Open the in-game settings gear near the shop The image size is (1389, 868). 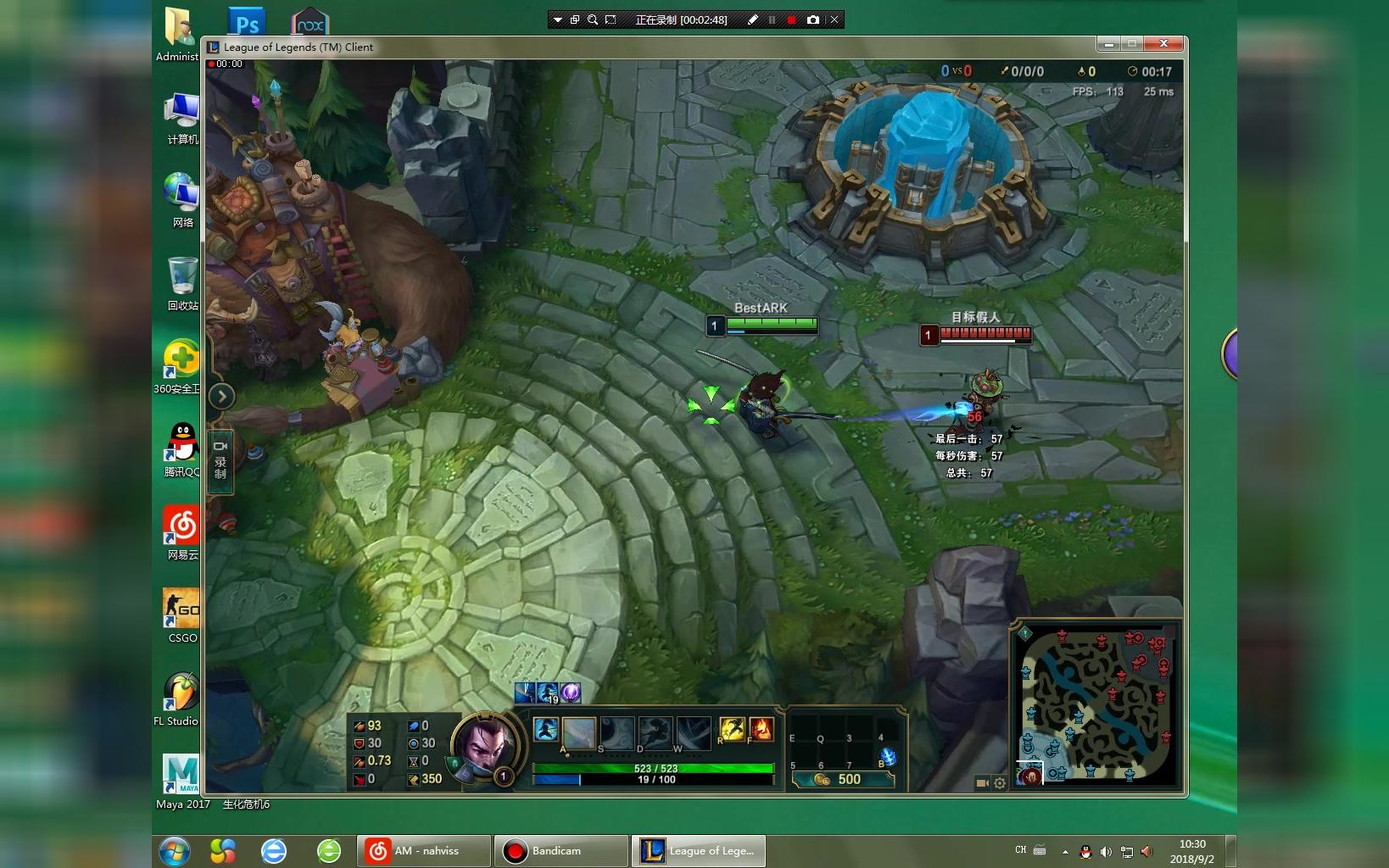[x=998, y=783]
